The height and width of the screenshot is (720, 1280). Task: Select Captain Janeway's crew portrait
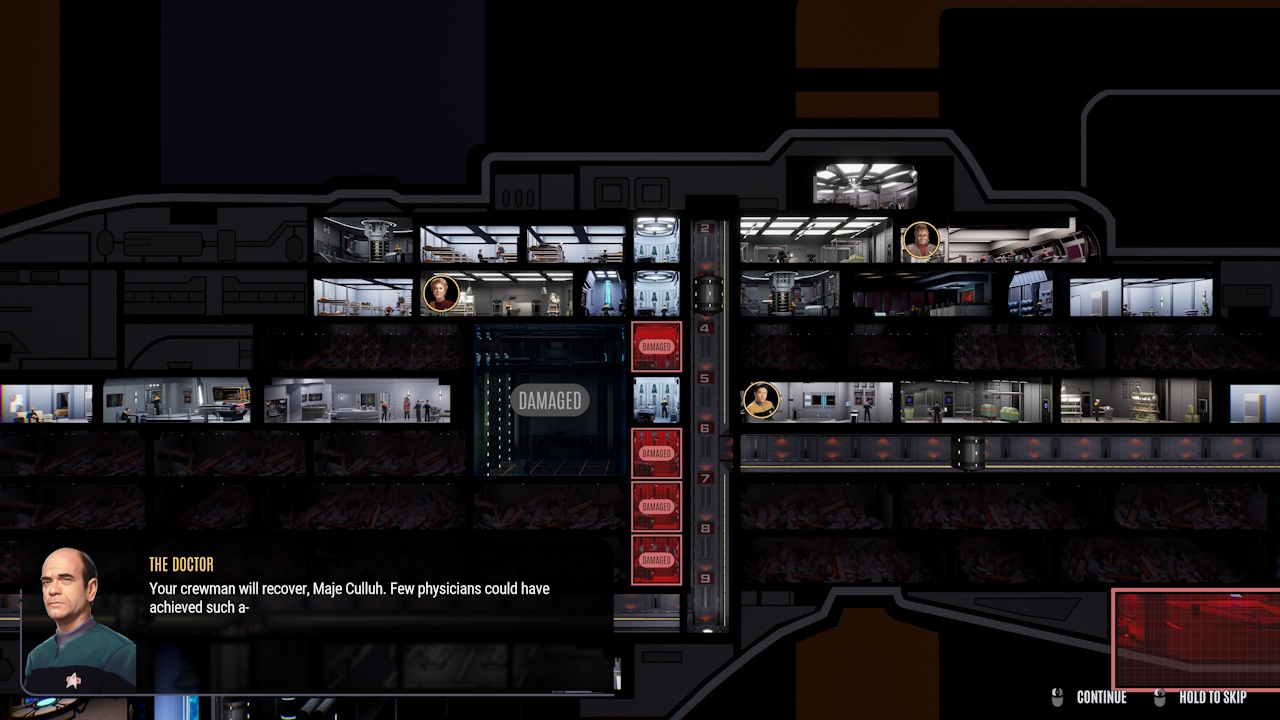(x=443, y=293)
